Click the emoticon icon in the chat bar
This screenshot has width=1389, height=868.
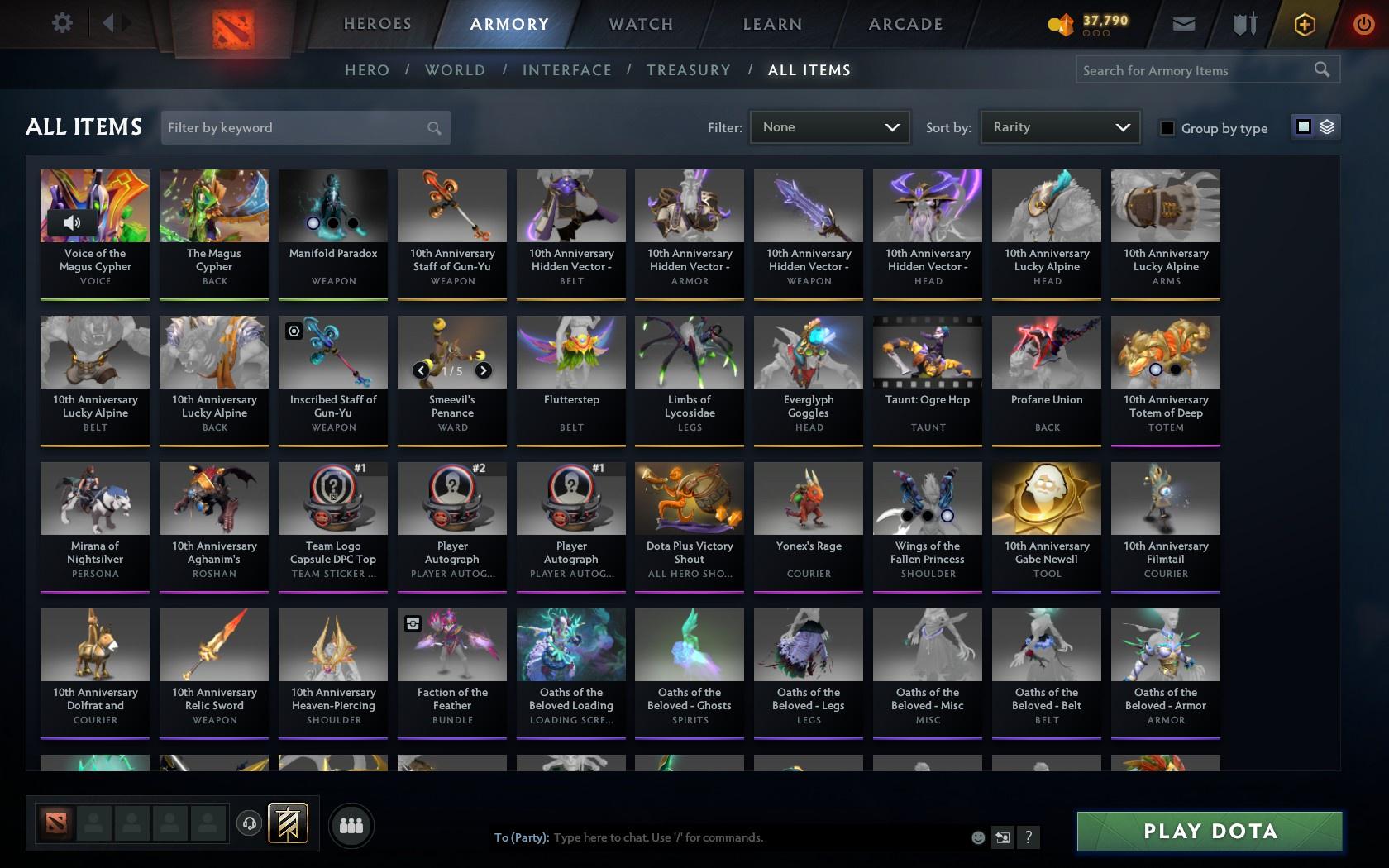pyautogui.click(x=978, y=837)
